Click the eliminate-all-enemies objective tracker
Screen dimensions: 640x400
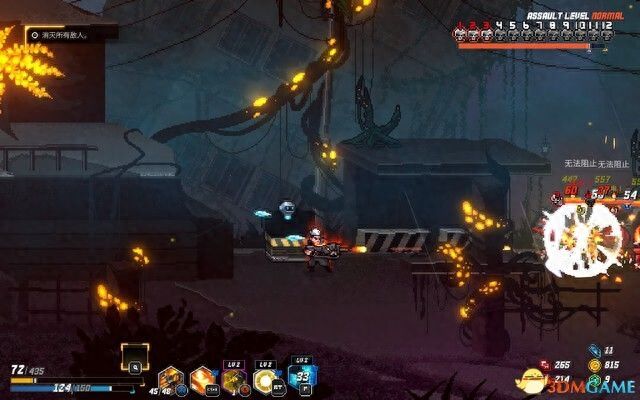(72, 34)
